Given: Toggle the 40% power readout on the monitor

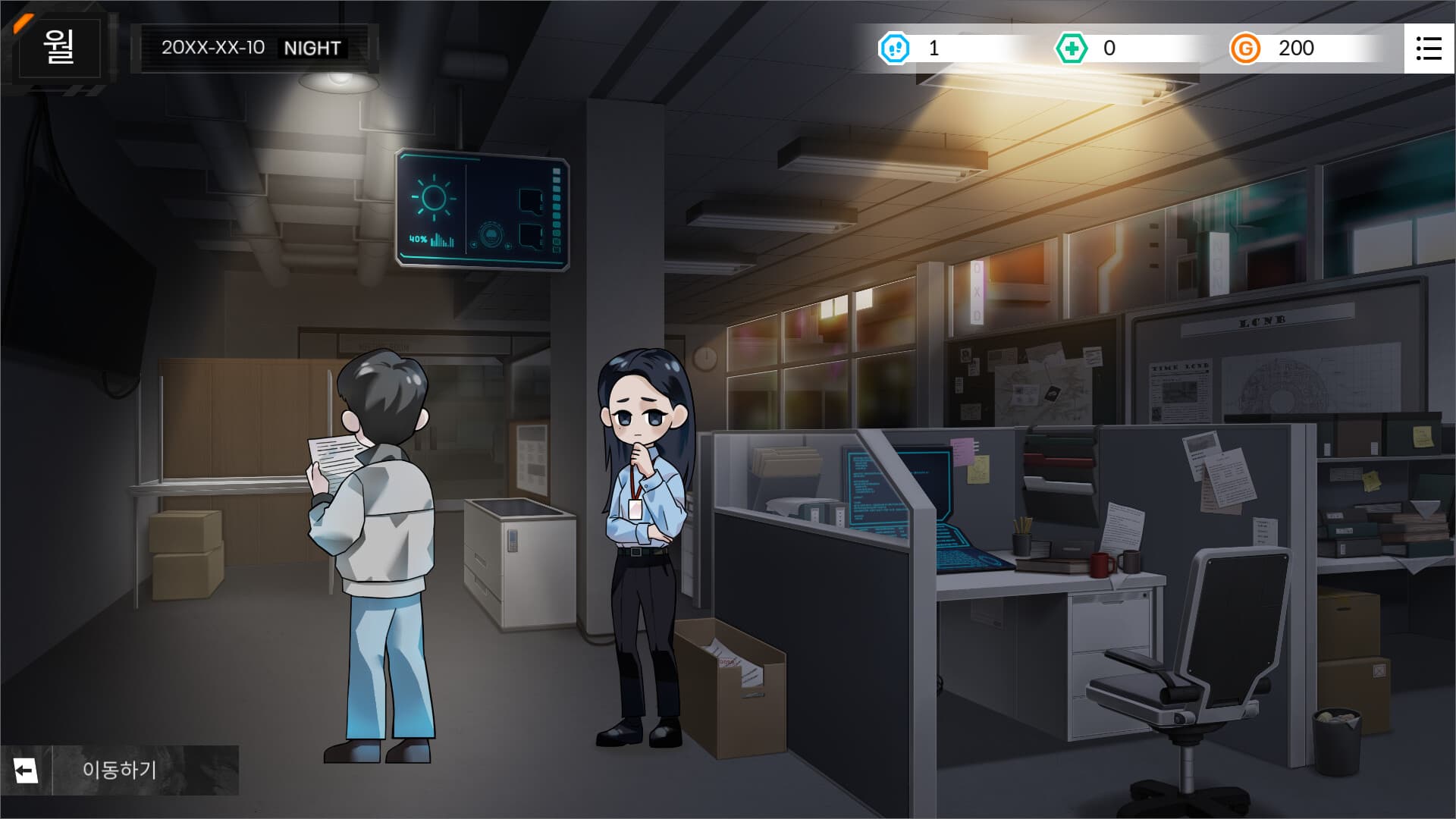Looking at the screenshot, I should [417, 240].
